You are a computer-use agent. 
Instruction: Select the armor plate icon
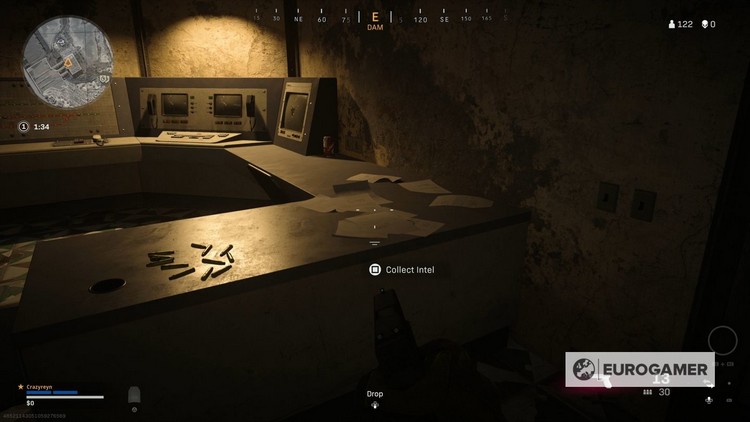[x=134, y=397]
